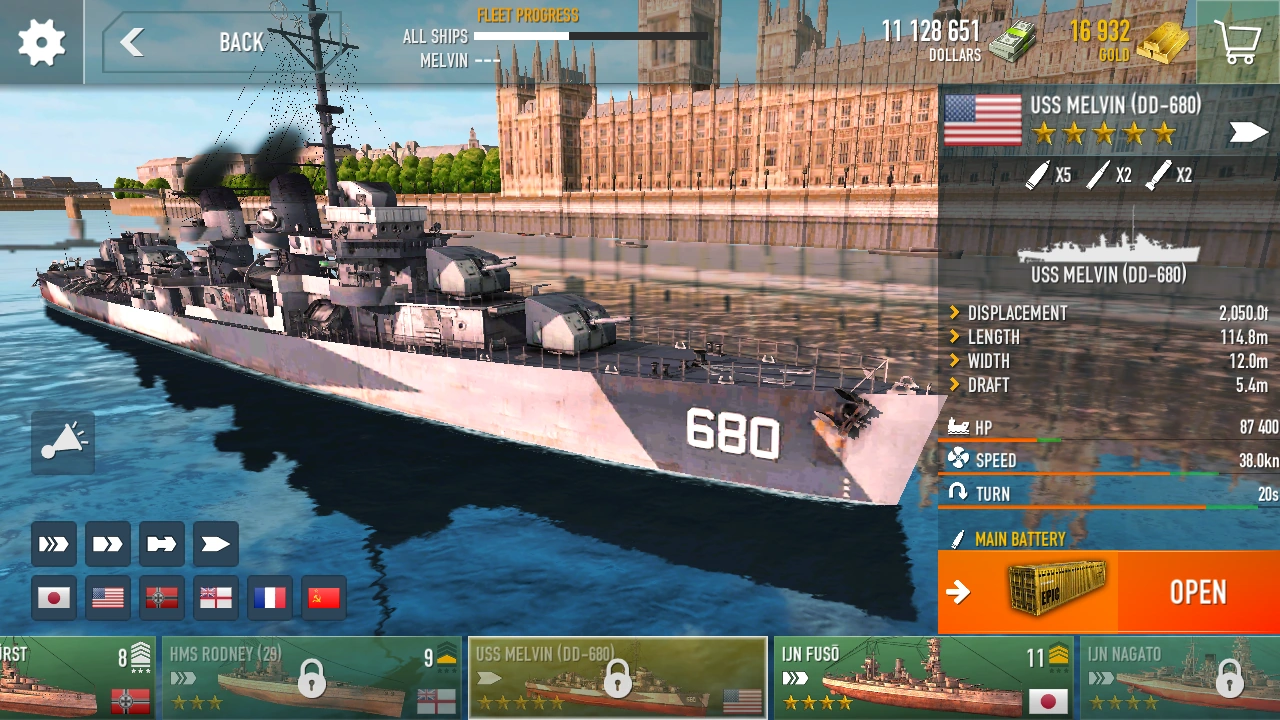Screen dimensions: 1280x720
Task: Open the shopping cart
Action: [1239, 42]
